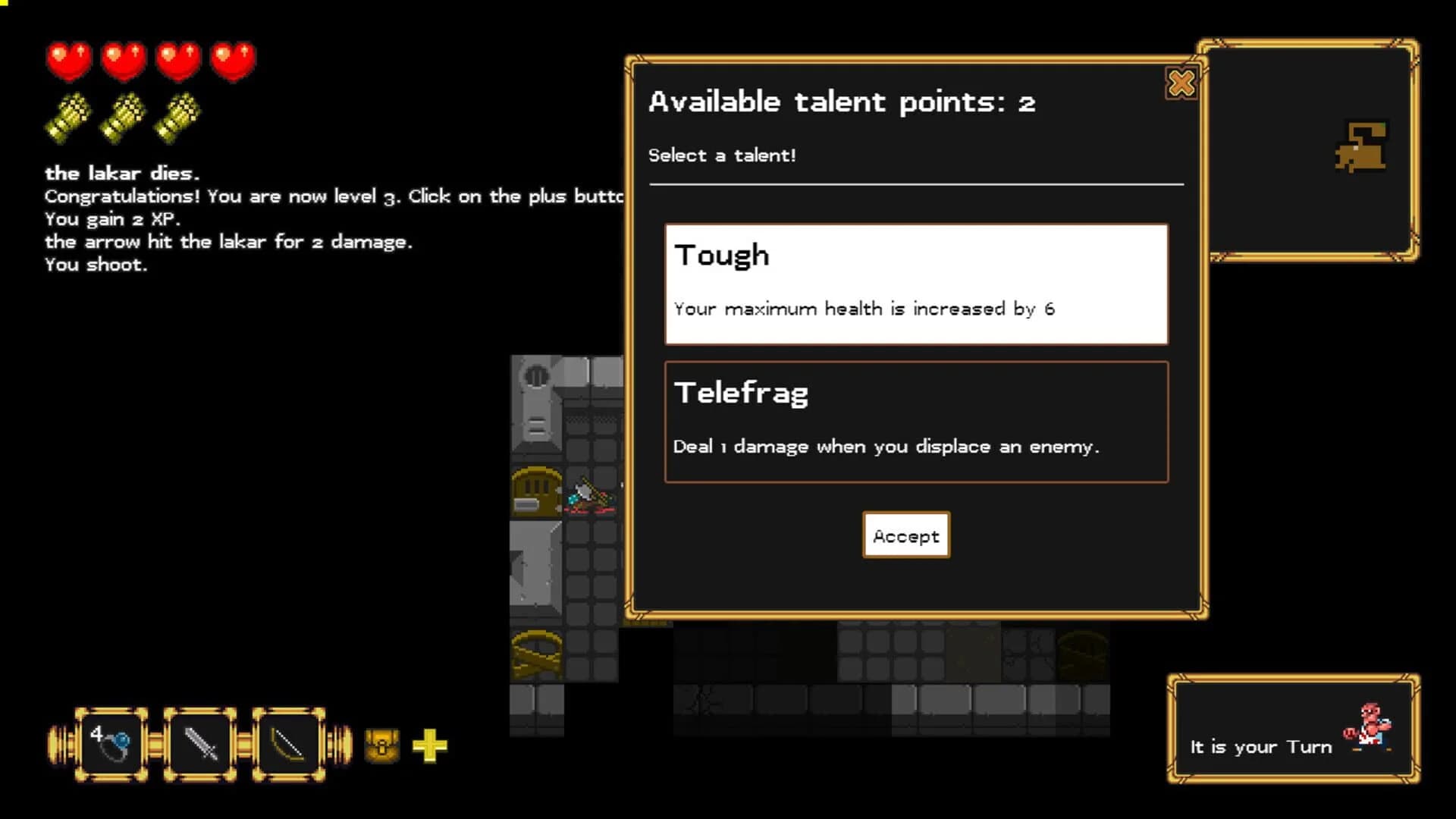Select the Tough talent option
The image size is (1456, 819).
[915, 284]
